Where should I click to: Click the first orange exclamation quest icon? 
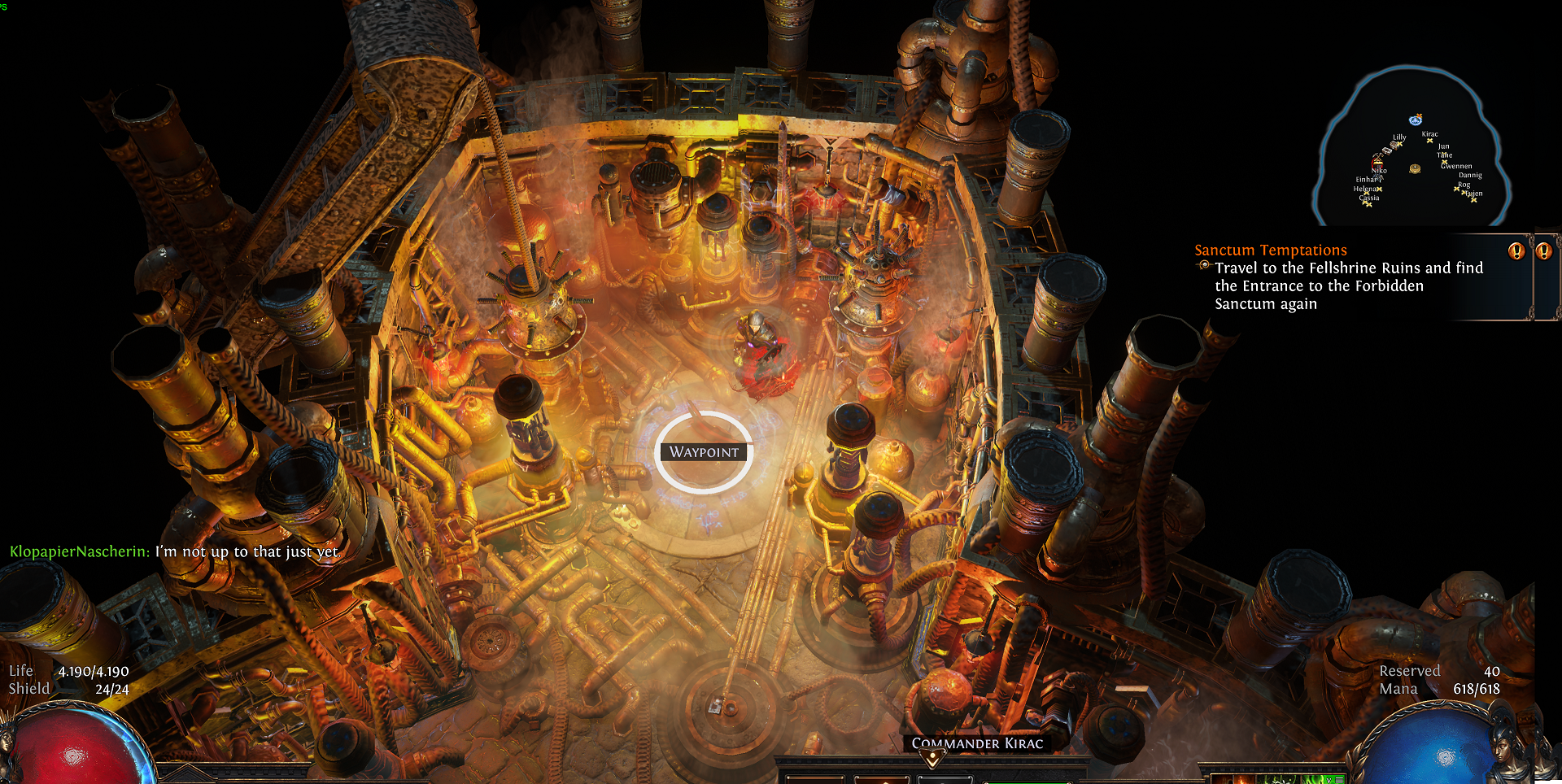click(x=1516, y=251)
